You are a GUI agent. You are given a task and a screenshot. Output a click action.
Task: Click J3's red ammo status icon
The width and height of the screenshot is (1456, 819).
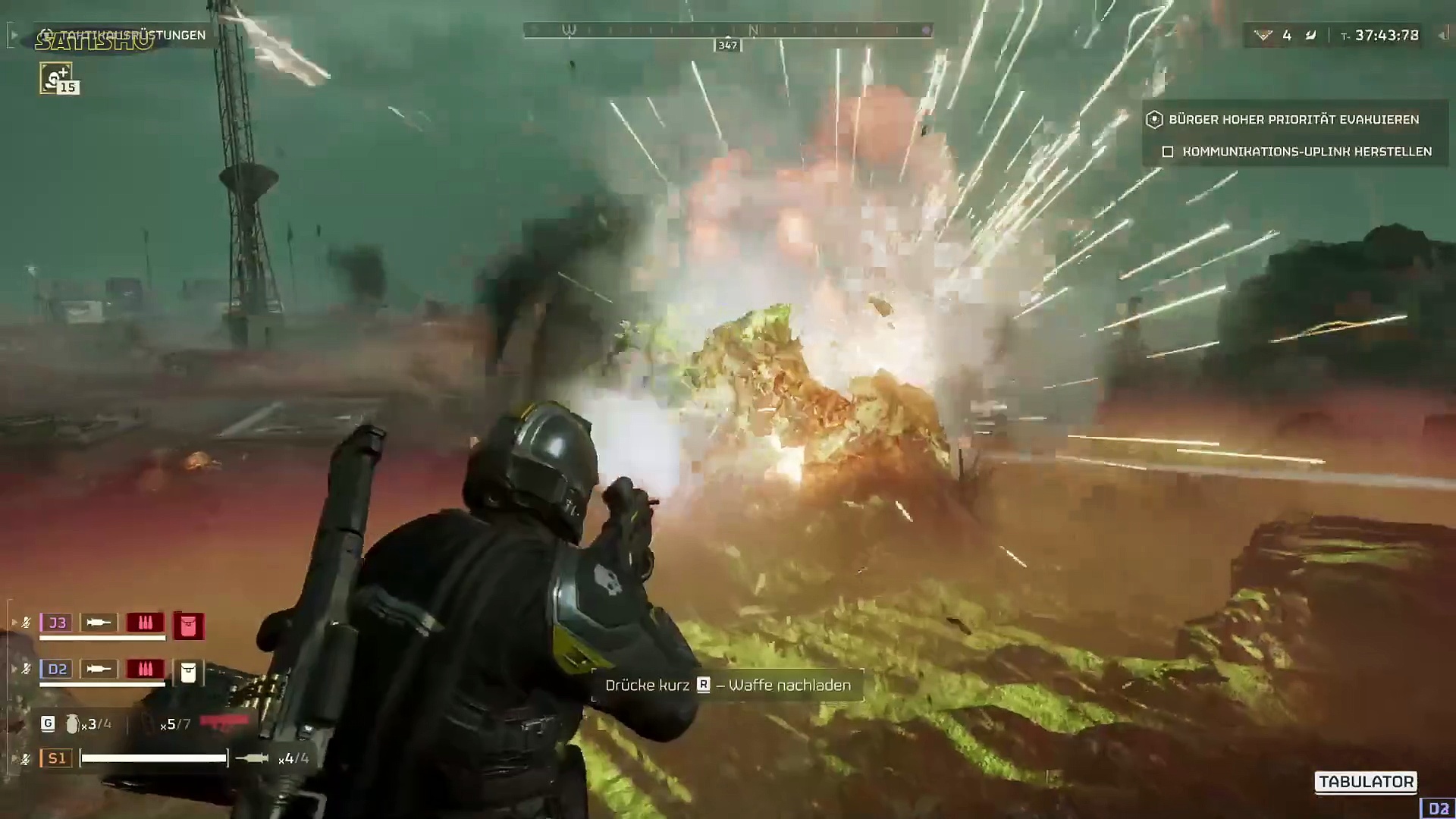tap(145, 623)
